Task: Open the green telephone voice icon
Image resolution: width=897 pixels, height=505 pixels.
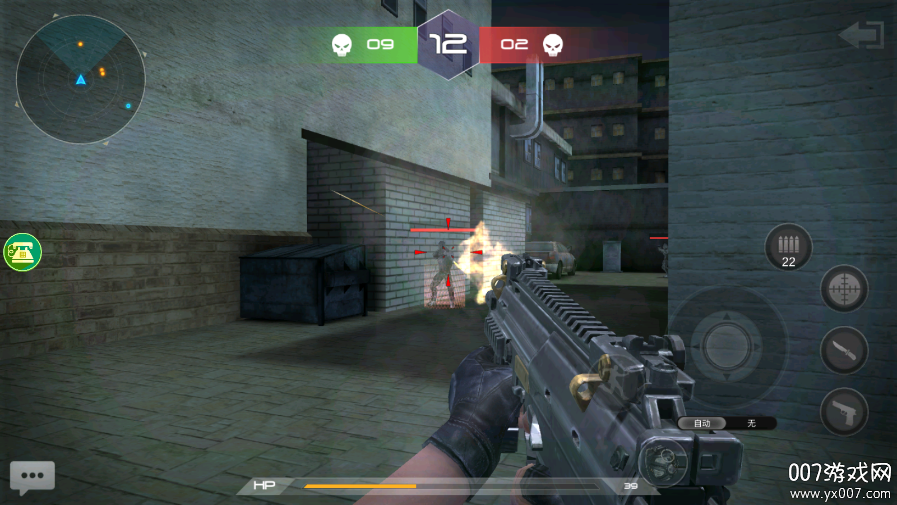Action: pos(22,252)
